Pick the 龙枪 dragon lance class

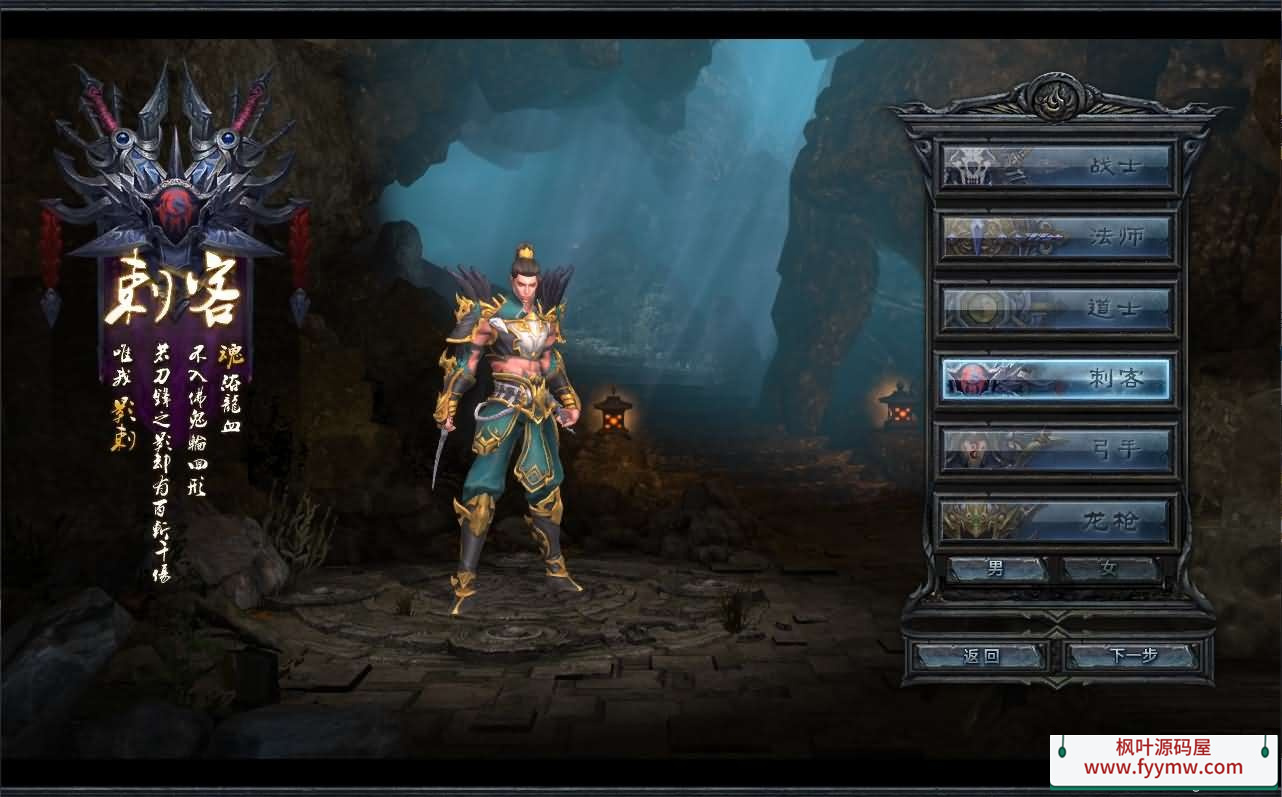(x=1056, y=521)
